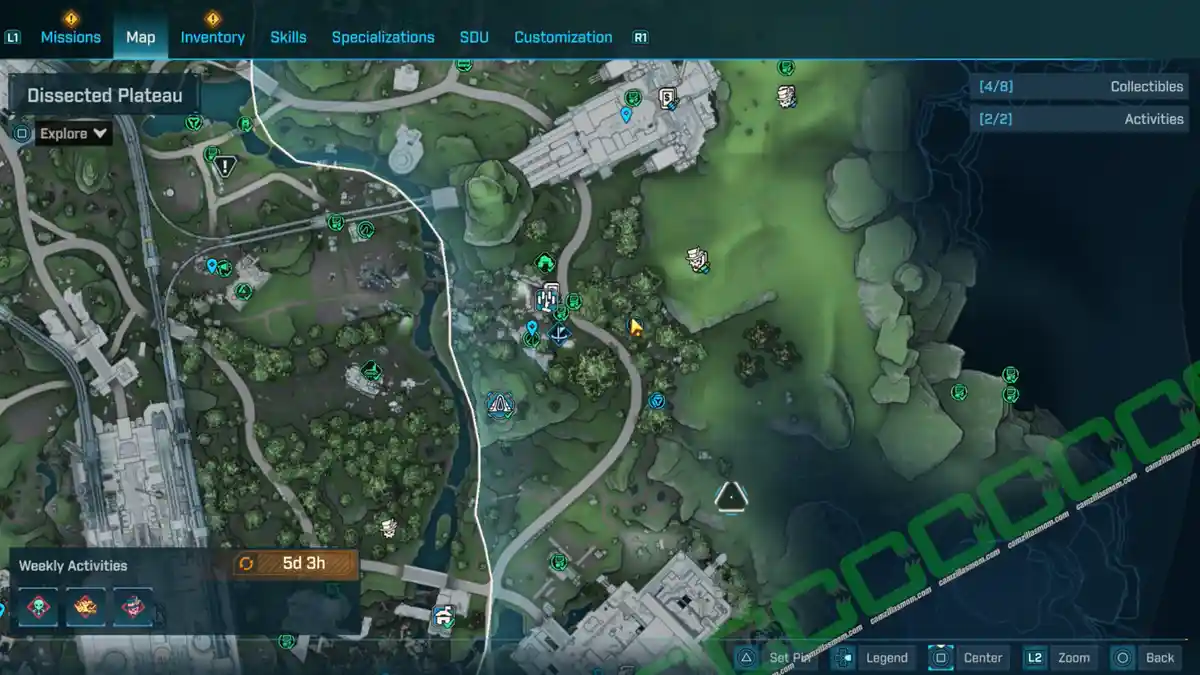Select the Map tab
Screen dimensions: 1200x675
click(140, 37)
